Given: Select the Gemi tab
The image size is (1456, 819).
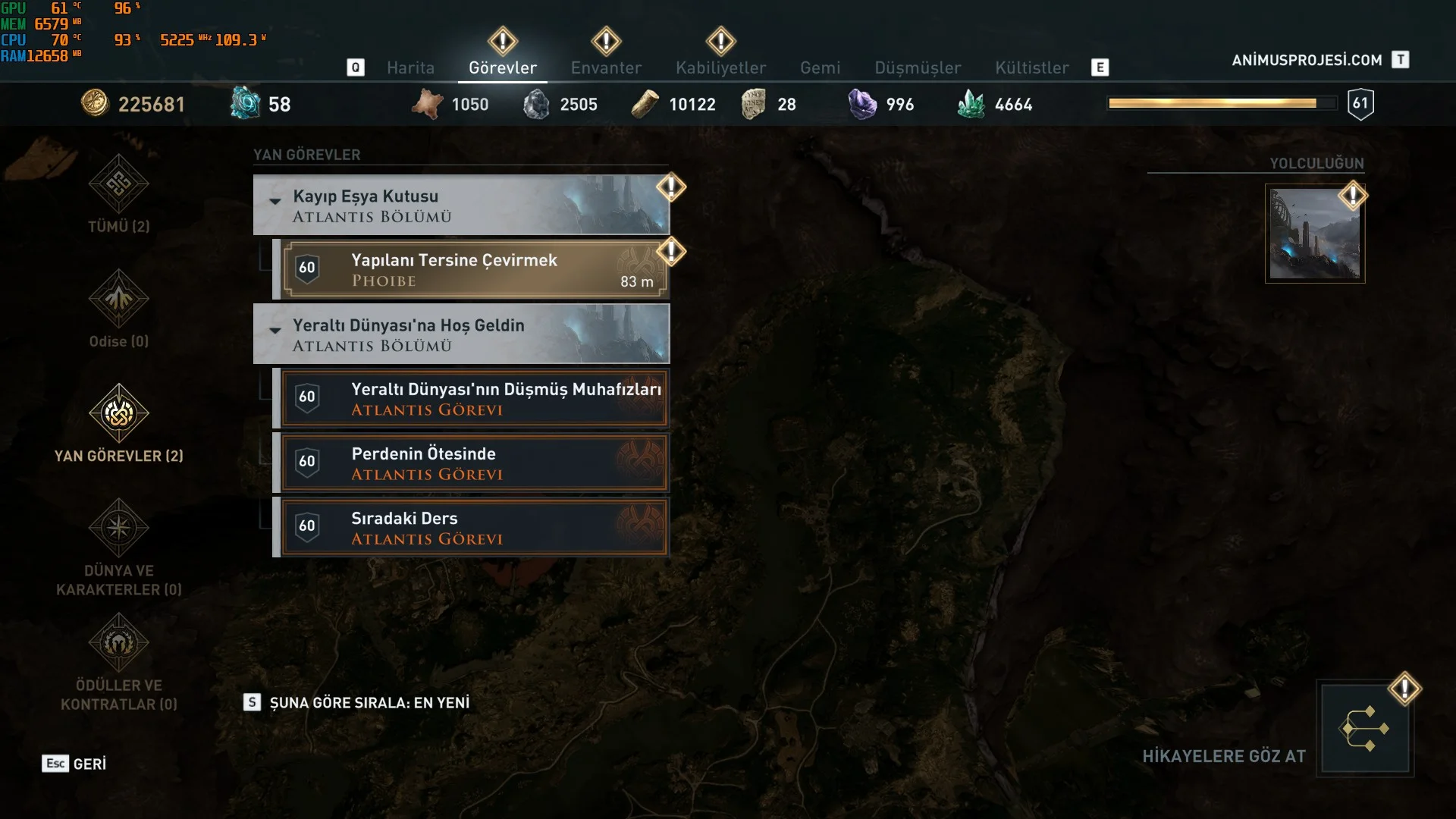Looking at the screenshot, I should [820, 67].
